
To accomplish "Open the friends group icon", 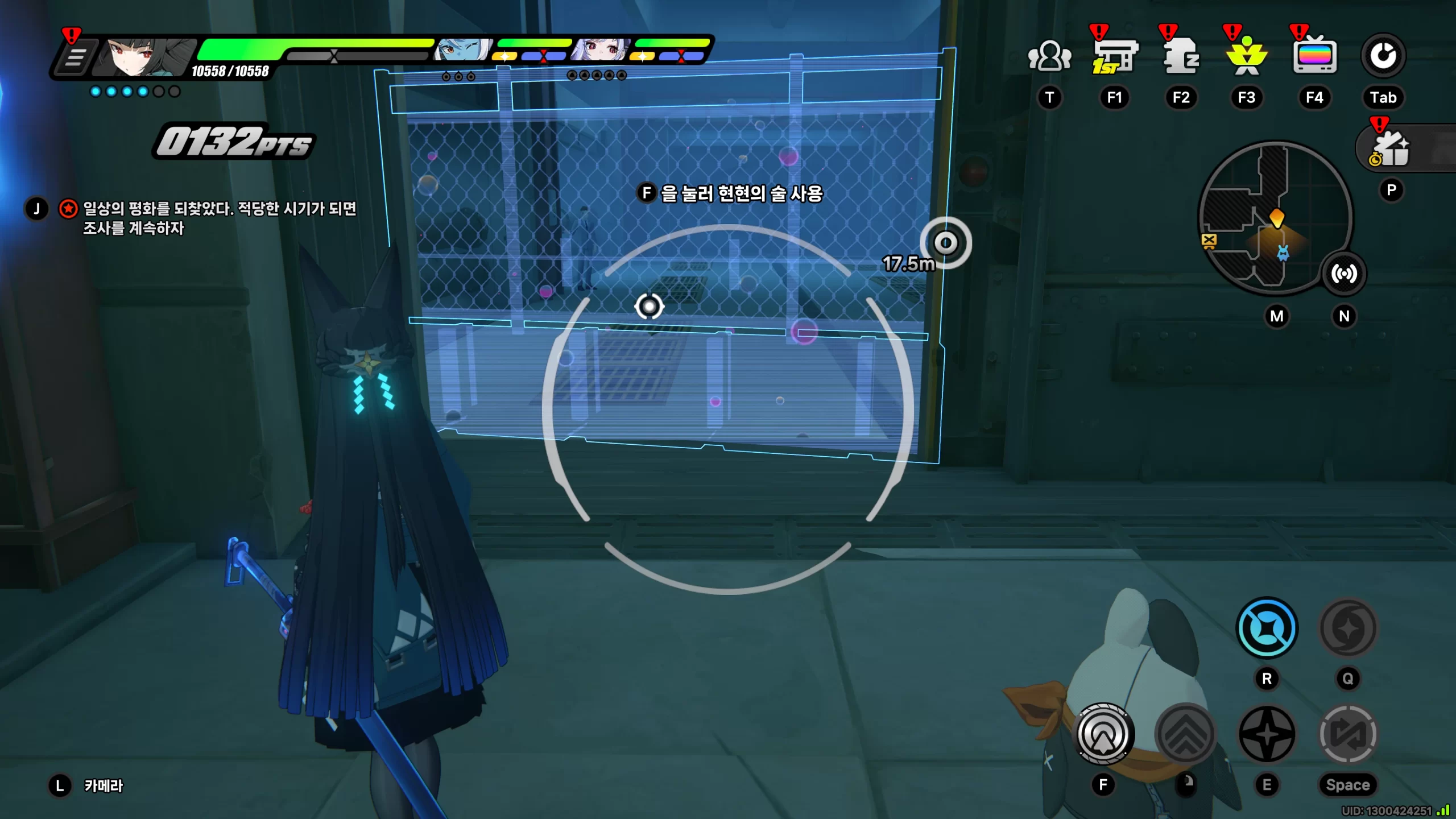I will click(1049, 57).
